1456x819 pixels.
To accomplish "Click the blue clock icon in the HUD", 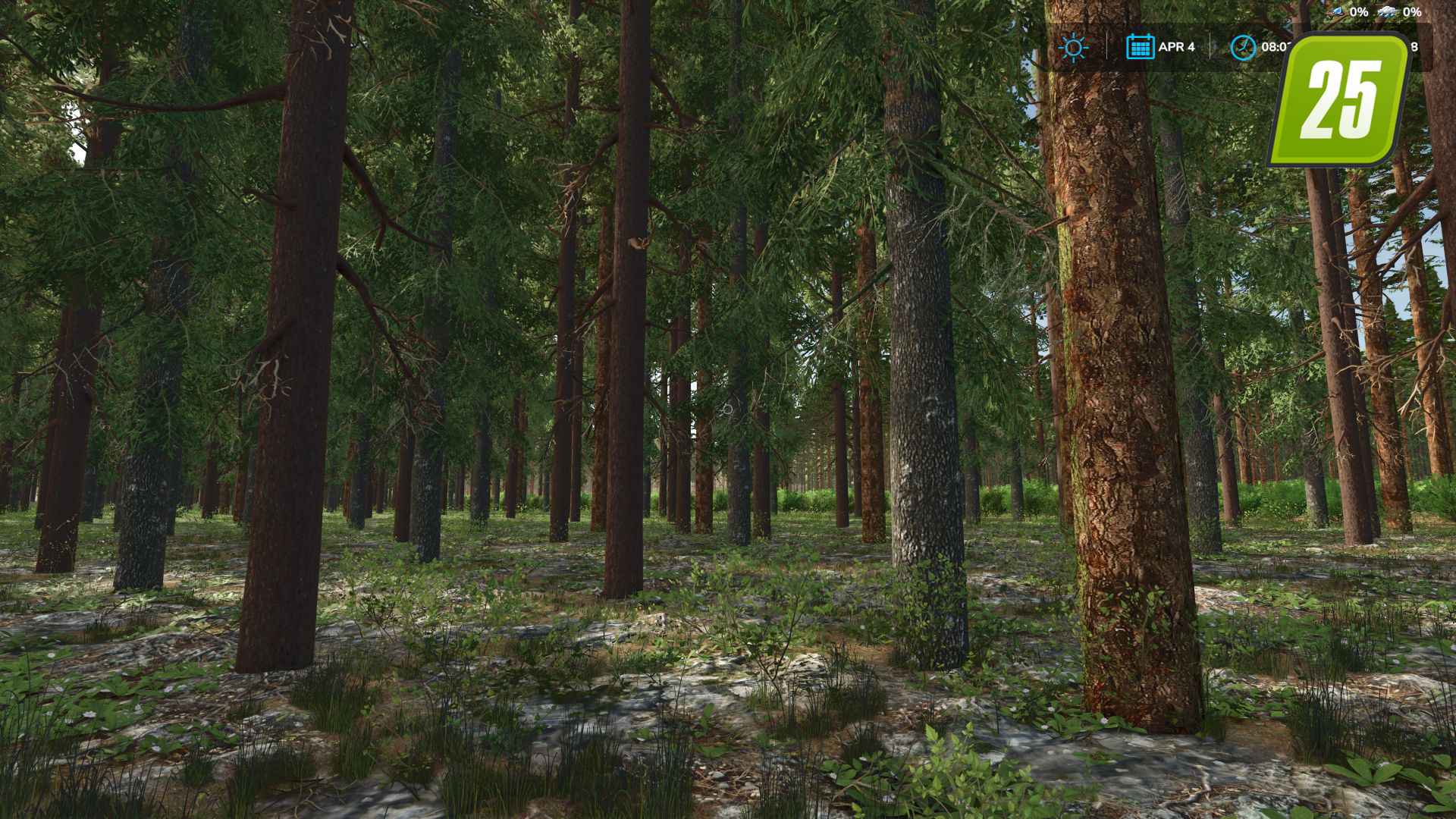I will [x=1244, y=46].
